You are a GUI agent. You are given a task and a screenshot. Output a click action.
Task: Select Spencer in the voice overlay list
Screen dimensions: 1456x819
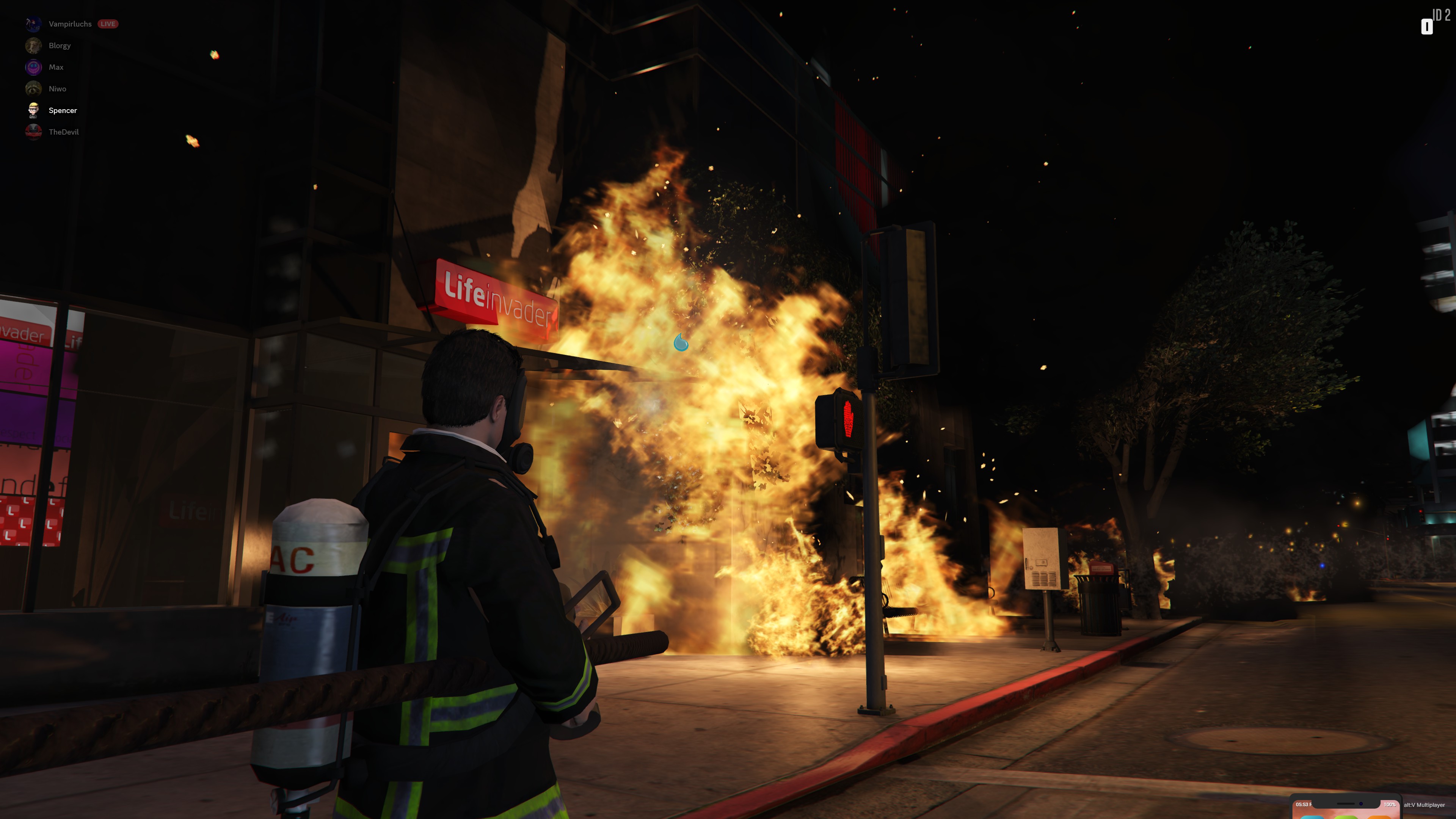coord(62,110)
